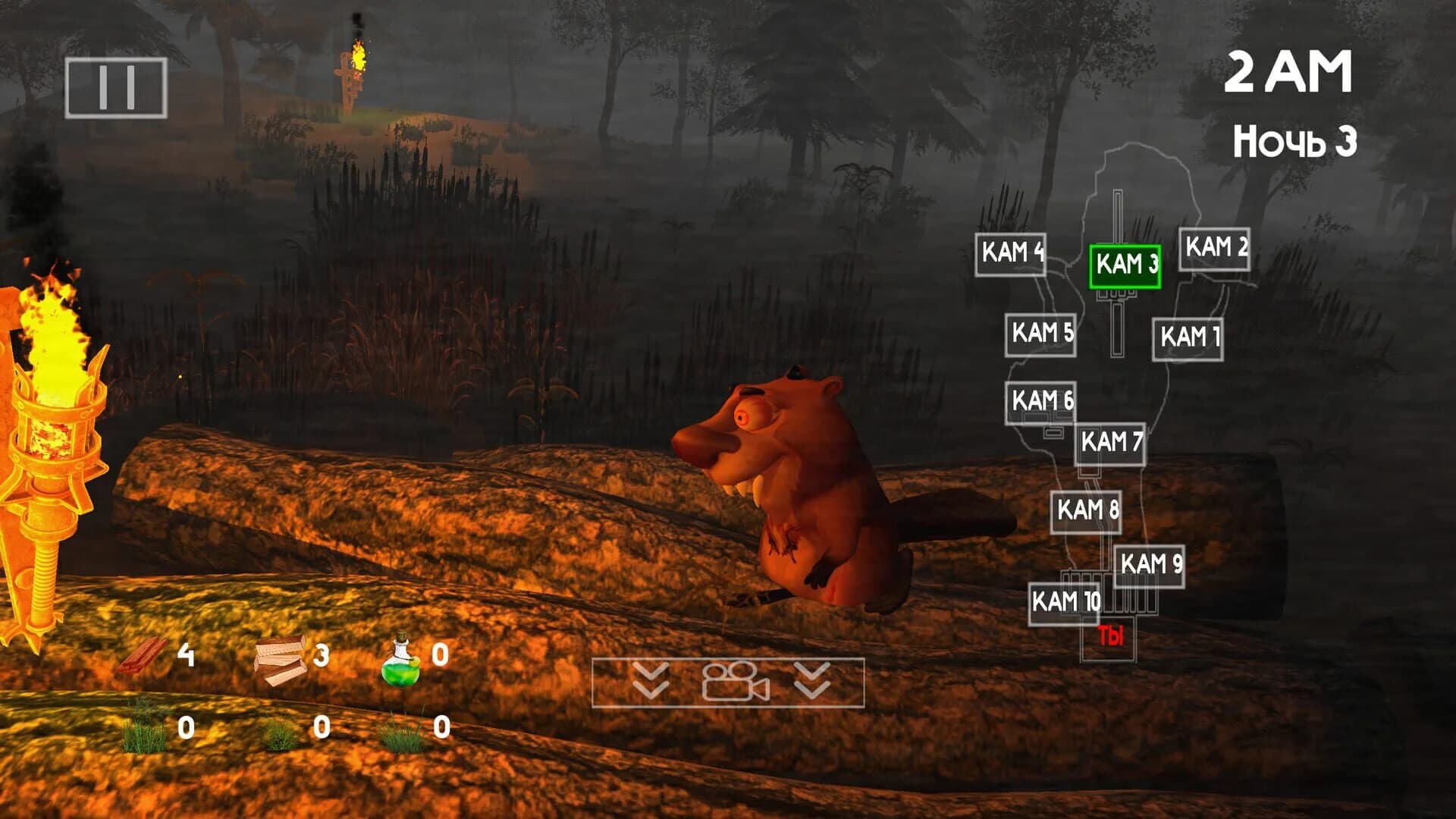This screenshot has height=819, width=1456.
Task: Toggle the currently active KAM 3 camera
Action: pos(1125,265)
